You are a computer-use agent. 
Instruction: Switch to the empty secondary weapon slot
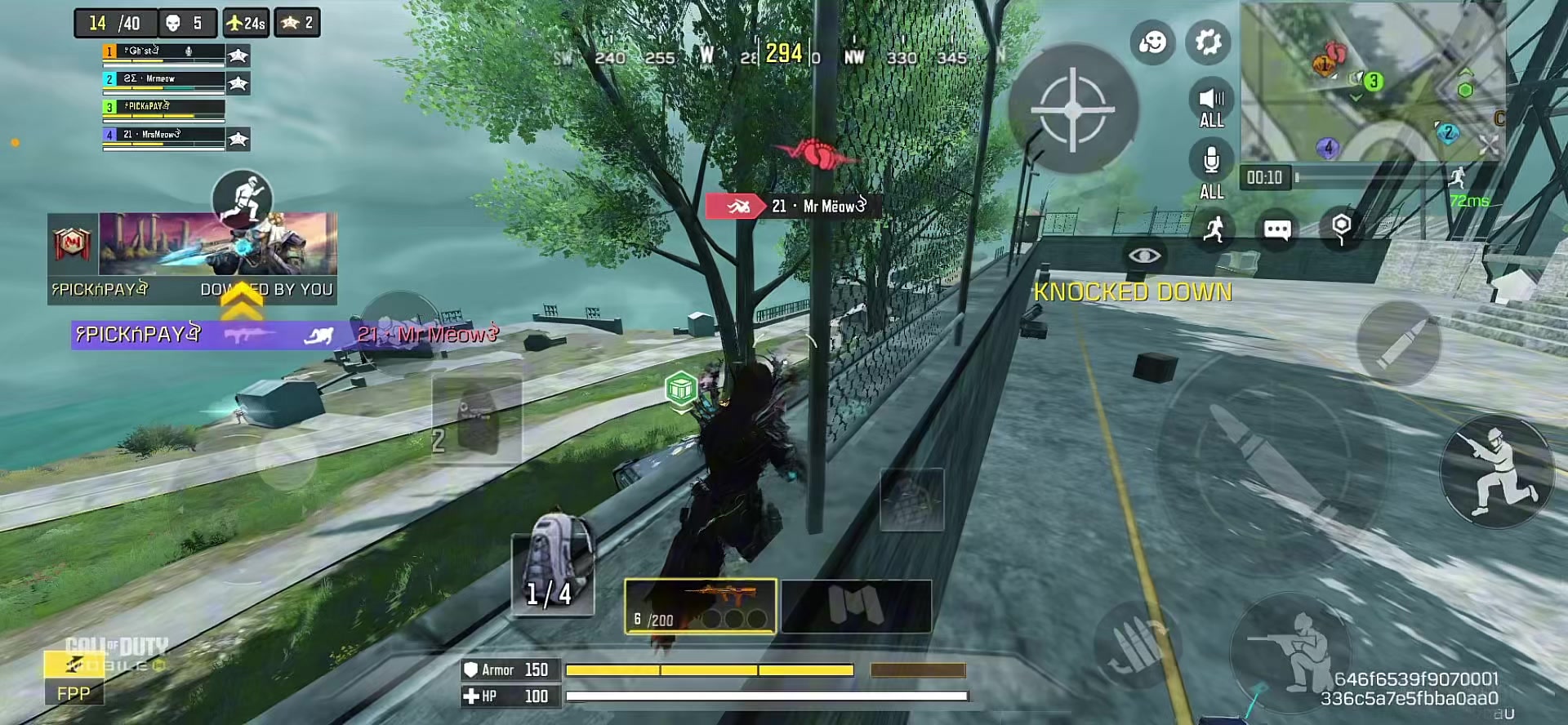click(856, 606)
